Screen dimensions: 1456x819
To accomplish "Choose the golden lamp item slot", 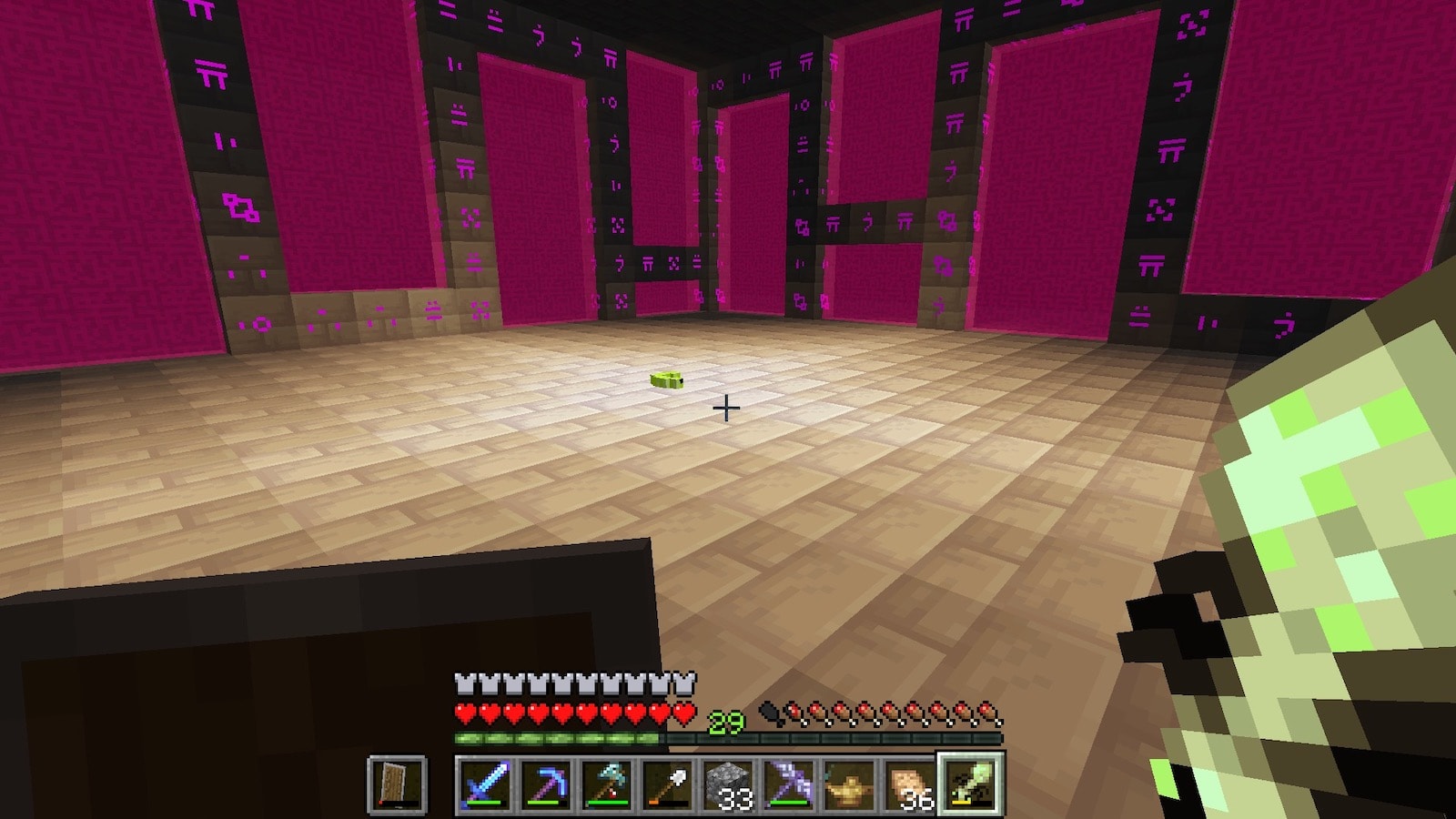I will pyautogui.click(x=850, y=784).
